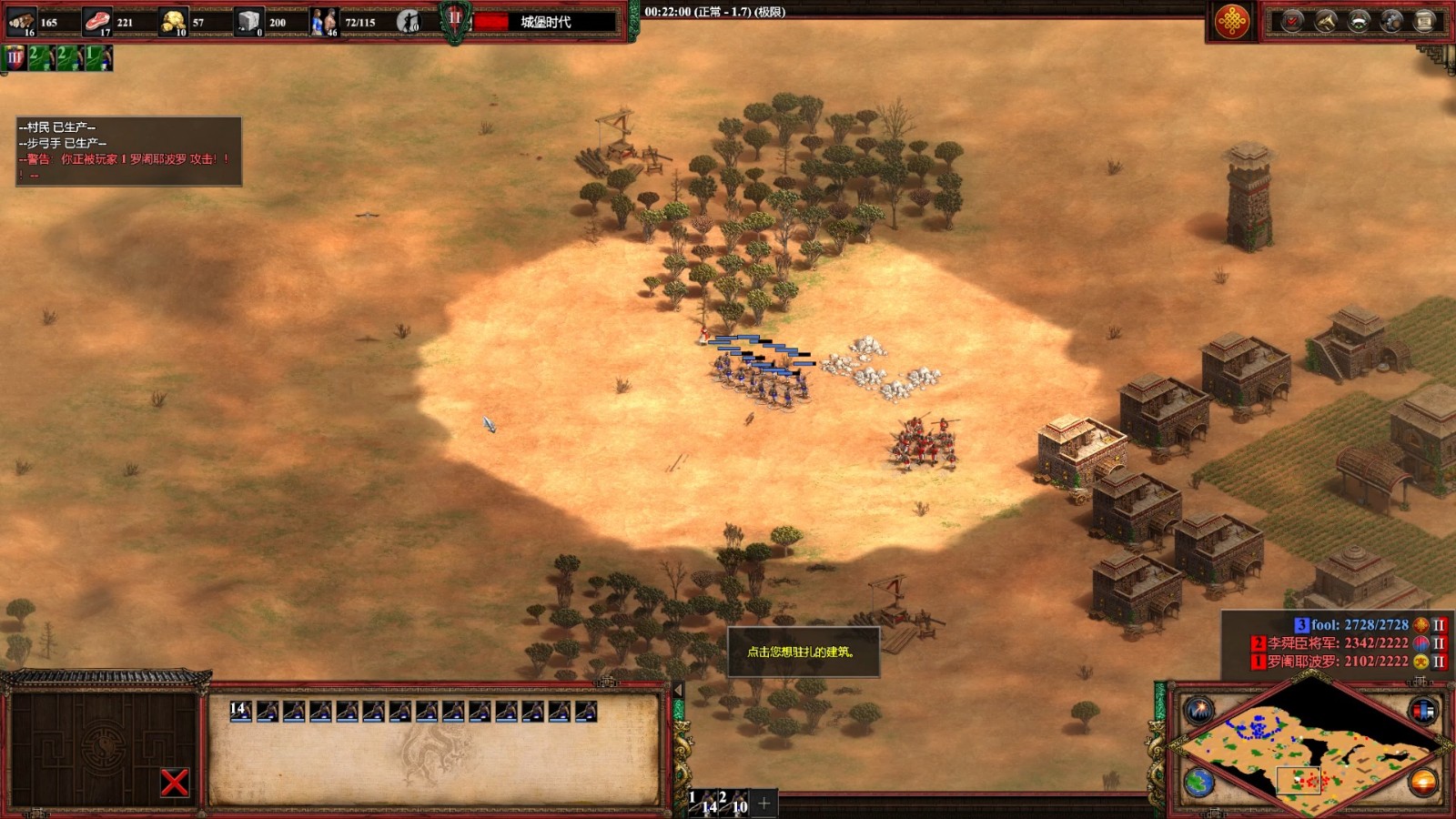Toggle the colored banners minimap mode button
1456x819 pixels.
[x=1422, y=710]
